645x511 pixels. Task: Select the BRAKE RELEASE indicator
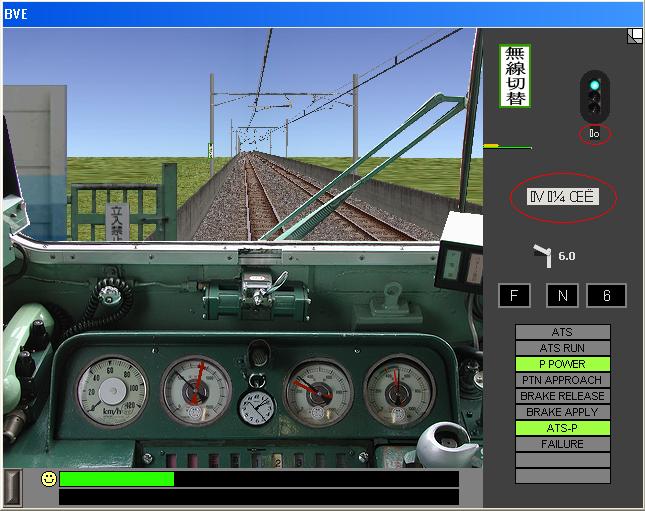562,396
